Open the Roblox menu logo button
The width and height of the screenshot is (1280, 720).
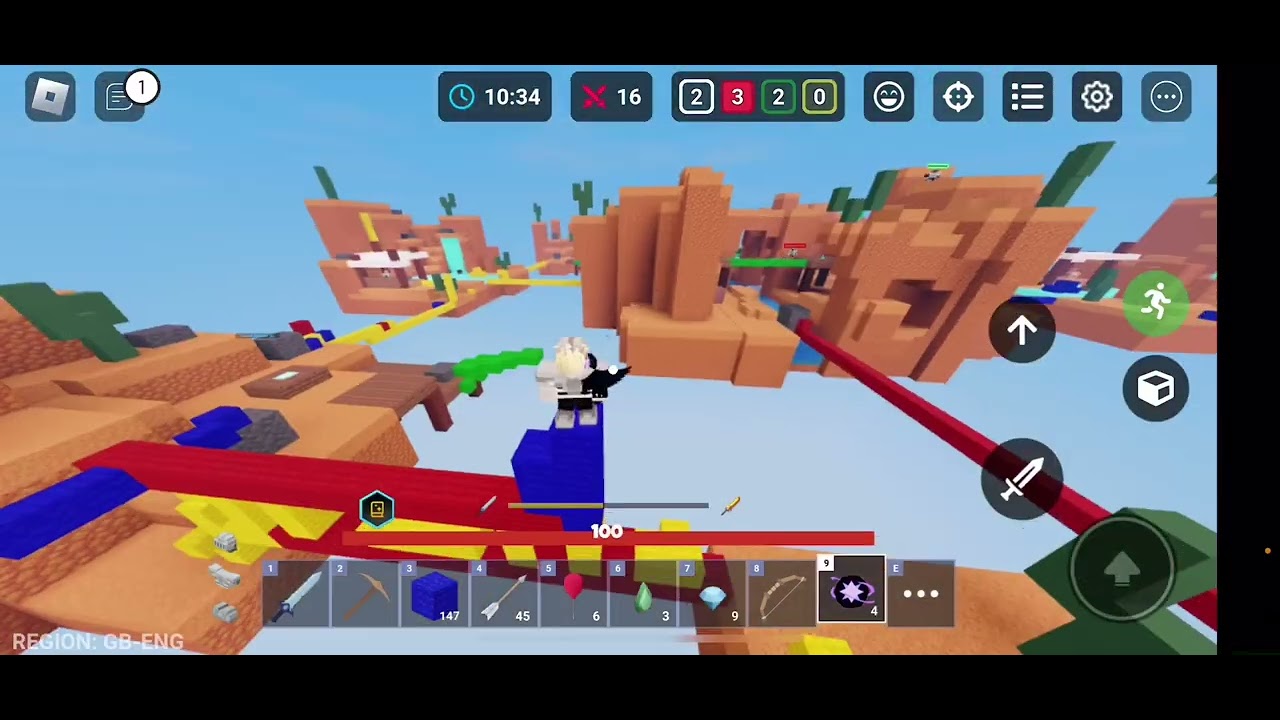click(50, 96)
